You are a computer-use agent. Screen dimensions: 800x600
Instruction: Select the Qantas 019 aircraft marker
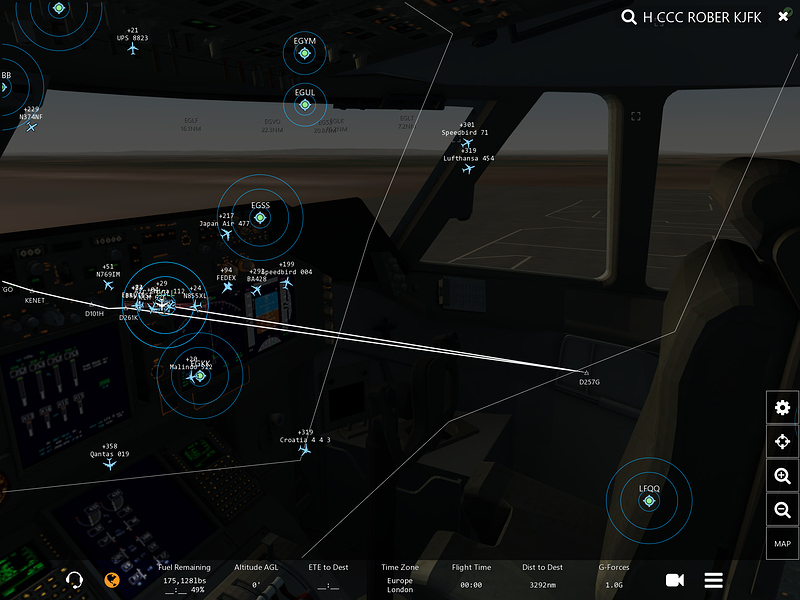(x=110, y=464)
